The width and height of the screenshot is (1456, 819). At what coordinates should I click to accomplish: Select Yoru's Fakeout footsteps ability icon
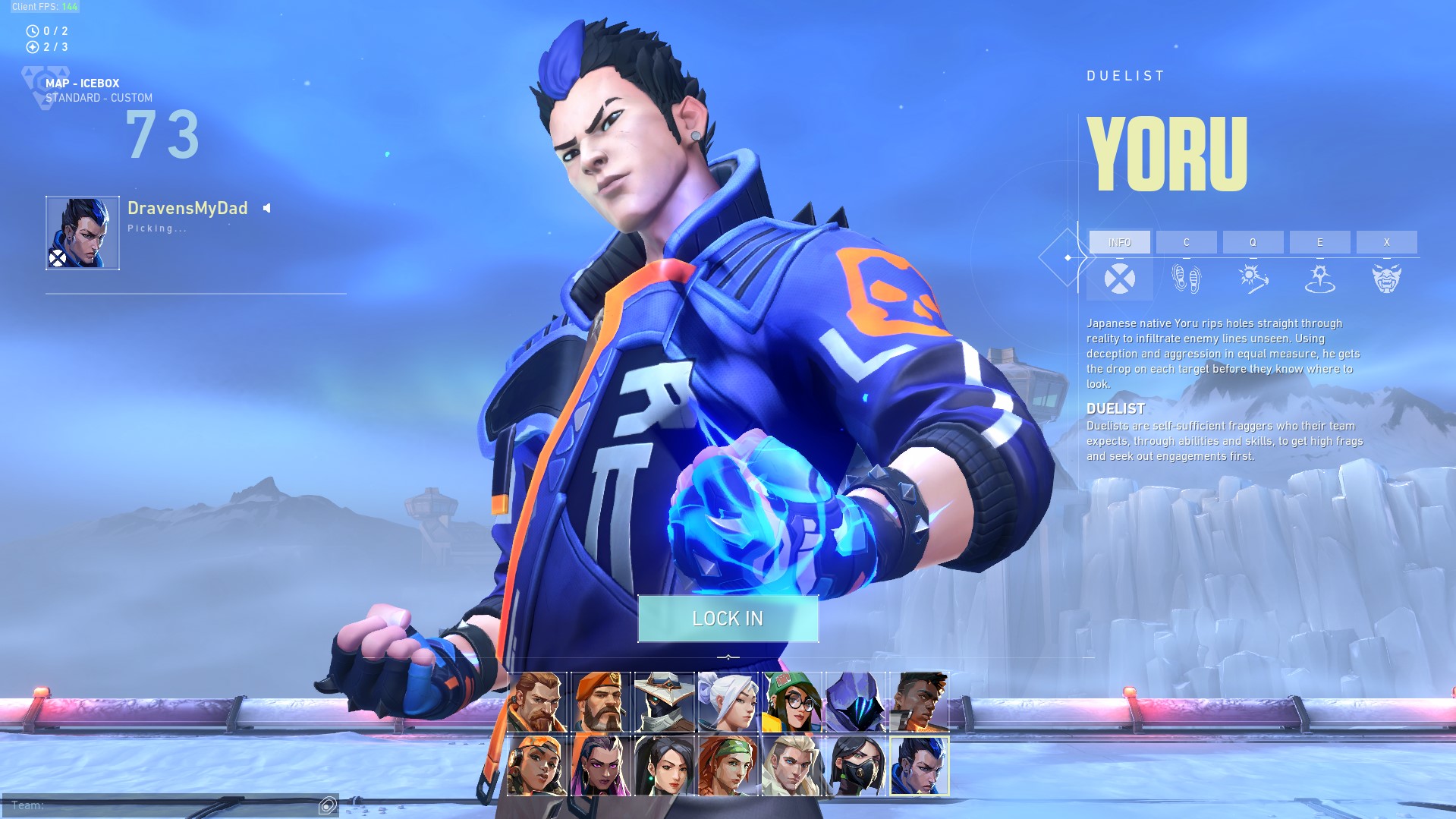[1187, 278]
